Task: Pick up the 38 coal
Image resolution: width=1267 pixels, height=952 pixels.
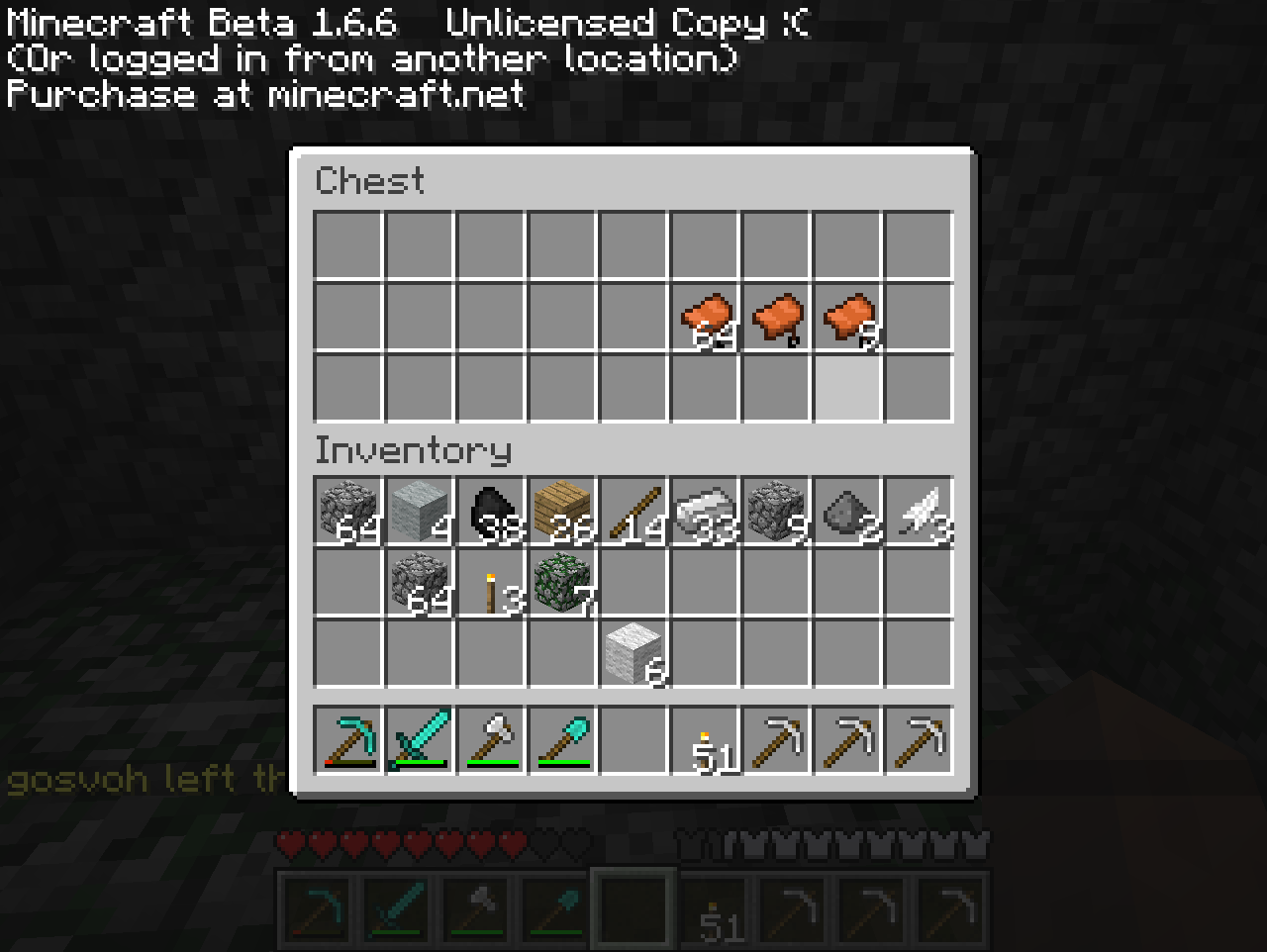Action: click(x=491, y=512)
